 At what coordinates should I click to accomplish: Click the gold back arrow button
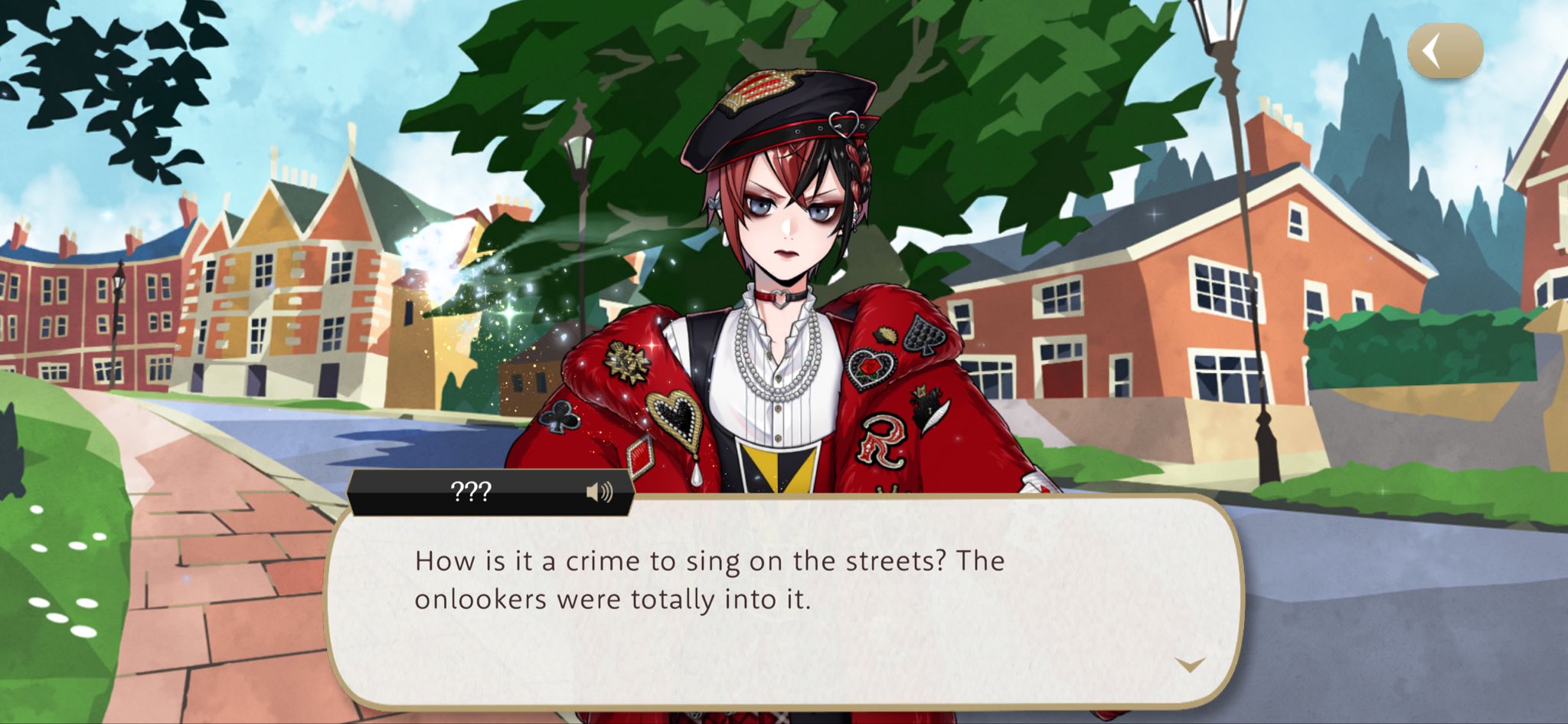[x=1444, y=51]
